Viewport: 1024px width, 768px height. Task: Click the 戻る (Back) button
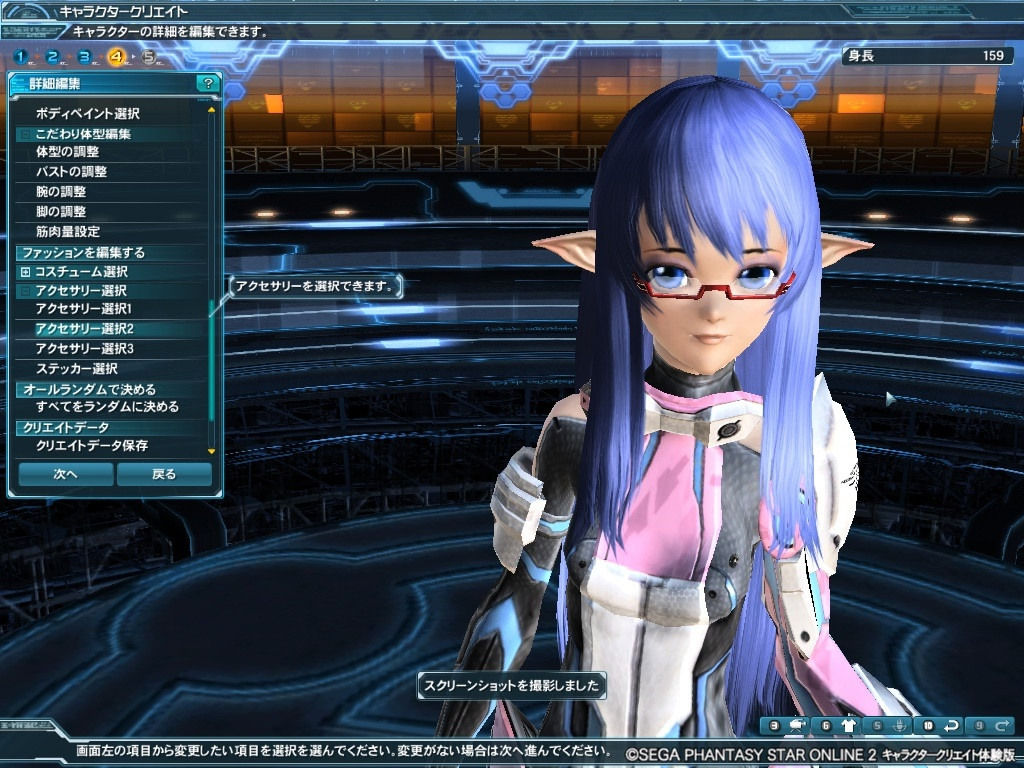coord(164,474)
